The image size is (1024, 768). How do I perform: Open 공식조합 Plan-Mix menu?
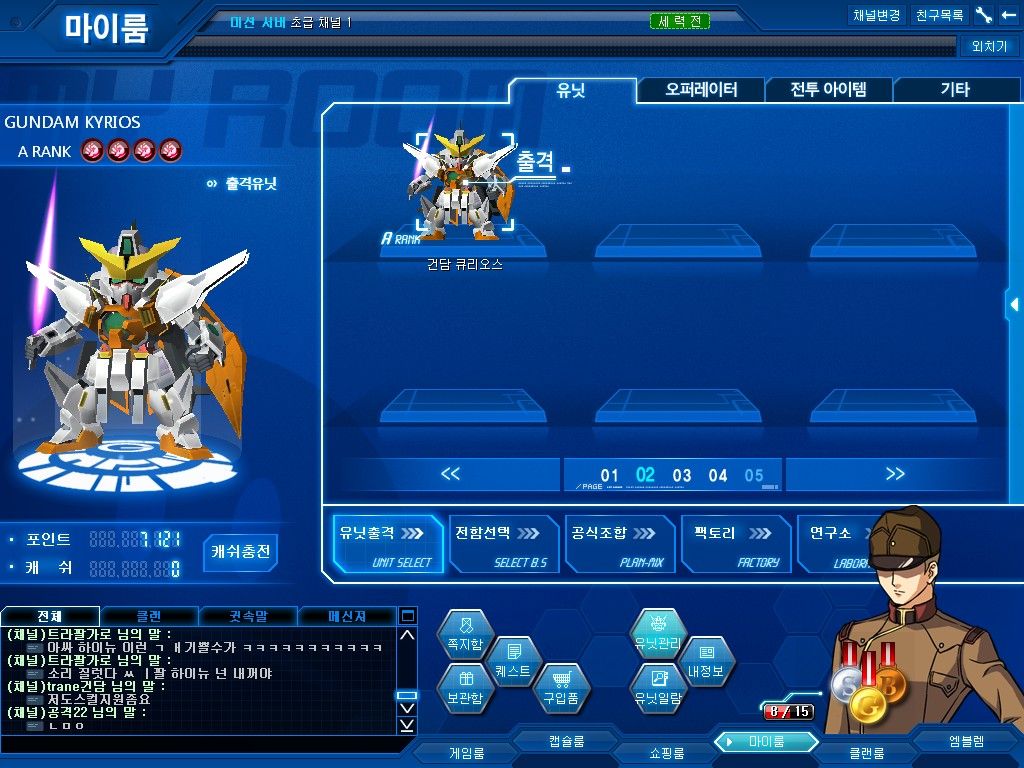(x=619, y=544)
